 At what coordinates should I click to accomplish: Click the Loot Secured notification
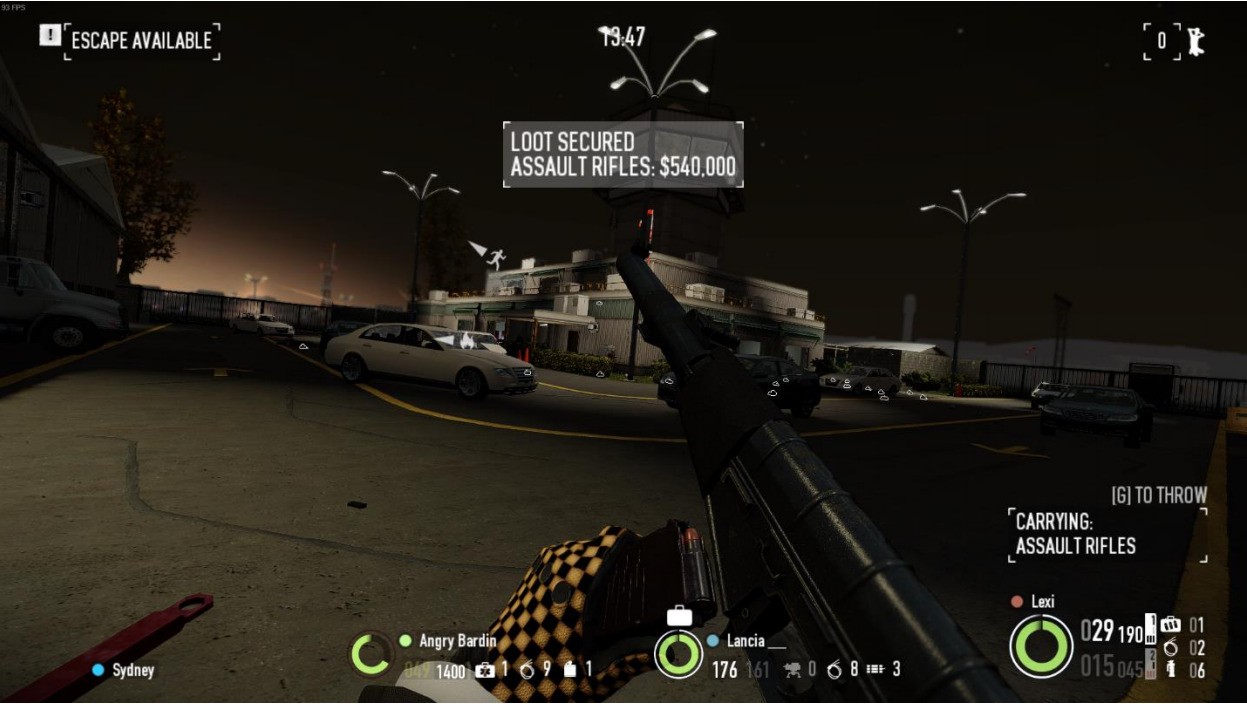click(x=623, y=155)
